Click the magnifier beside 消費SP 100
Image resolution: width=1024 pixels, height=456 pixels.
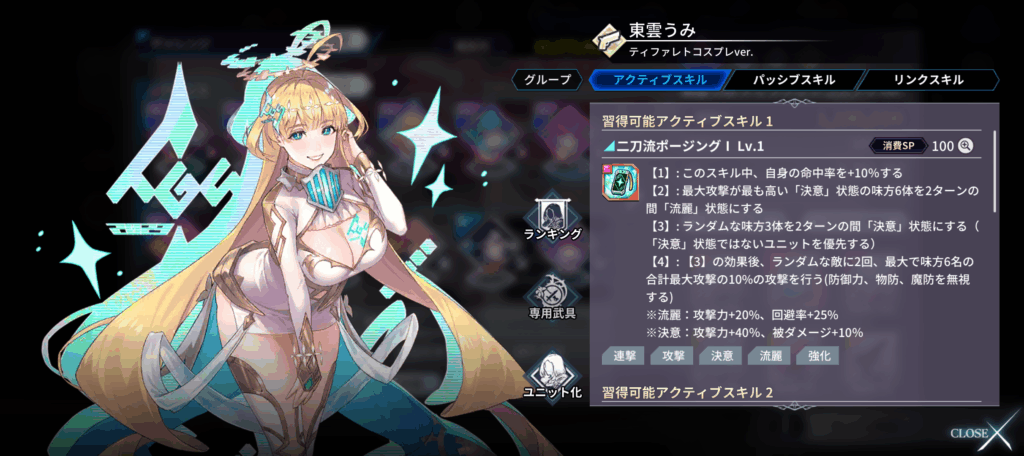click(x=966, y=146)
